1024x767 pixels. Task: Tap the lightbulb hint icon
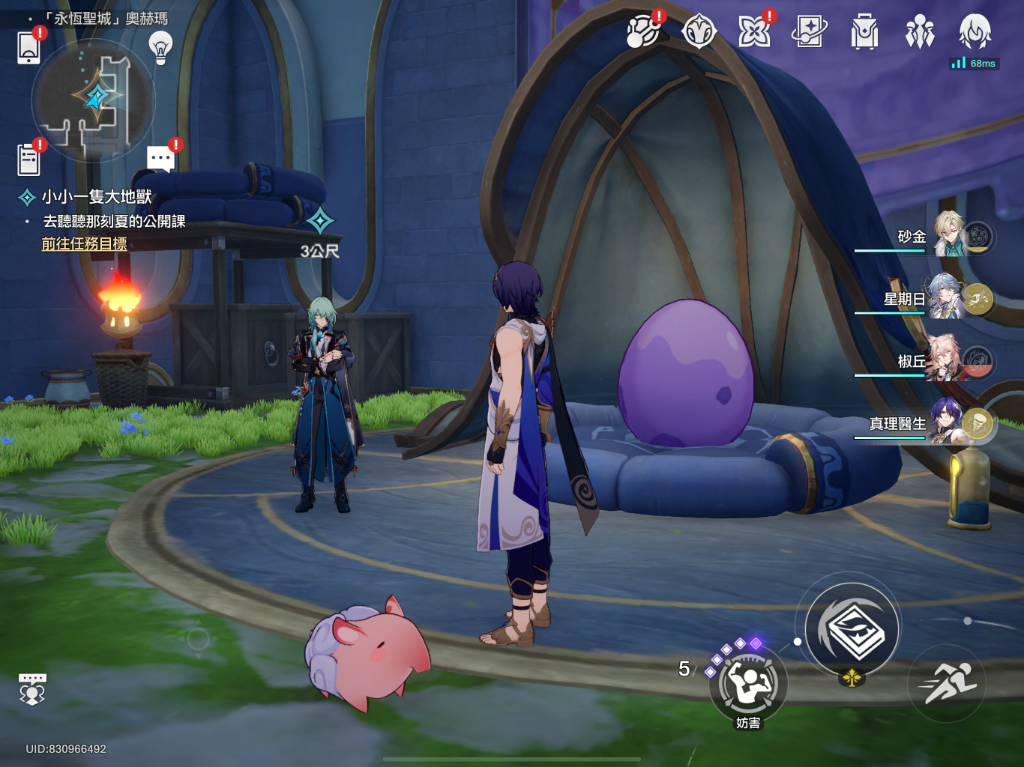click(160, 45)
